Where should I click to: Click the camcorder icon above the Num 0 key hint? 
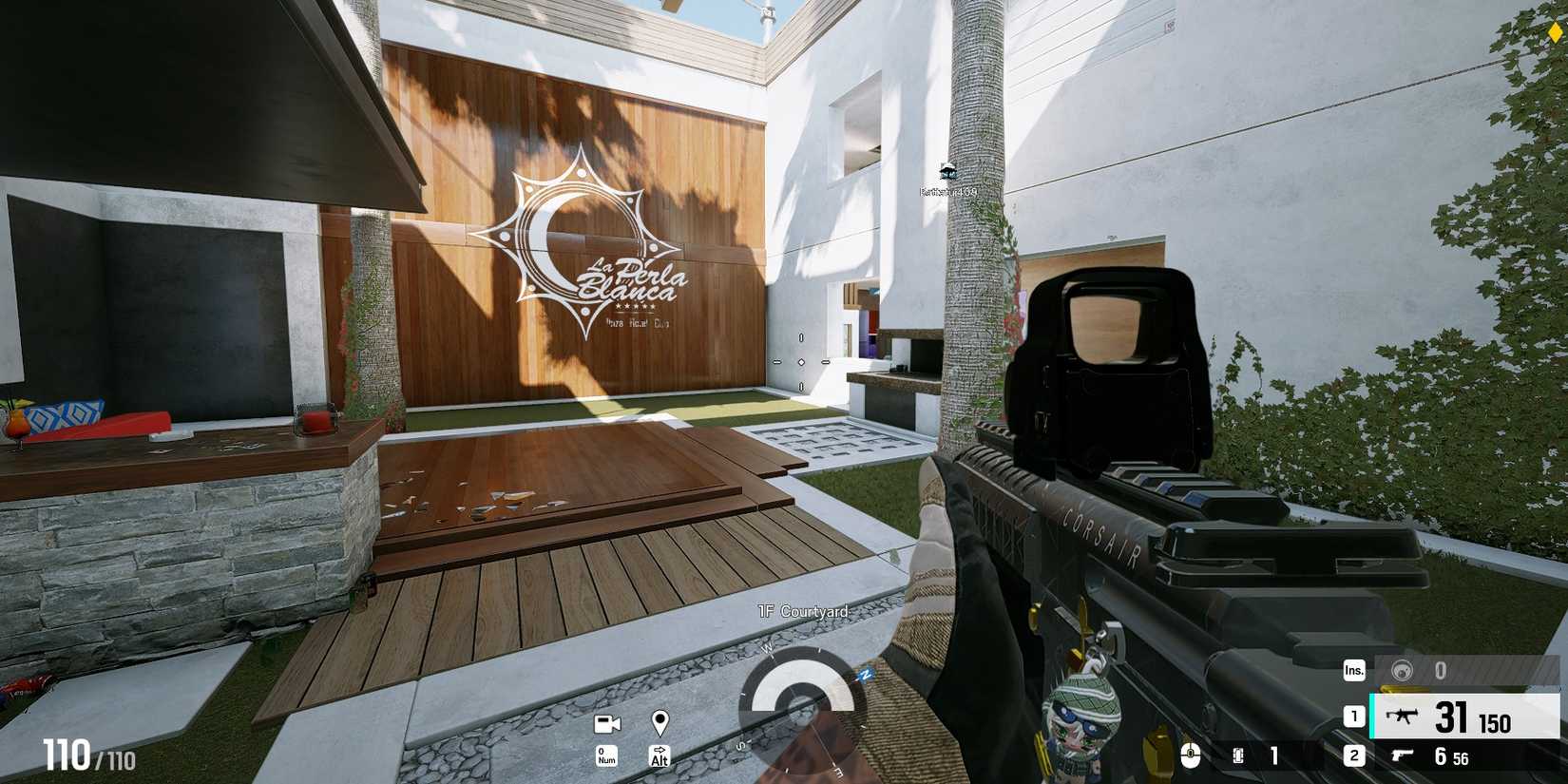click(605, 726)
